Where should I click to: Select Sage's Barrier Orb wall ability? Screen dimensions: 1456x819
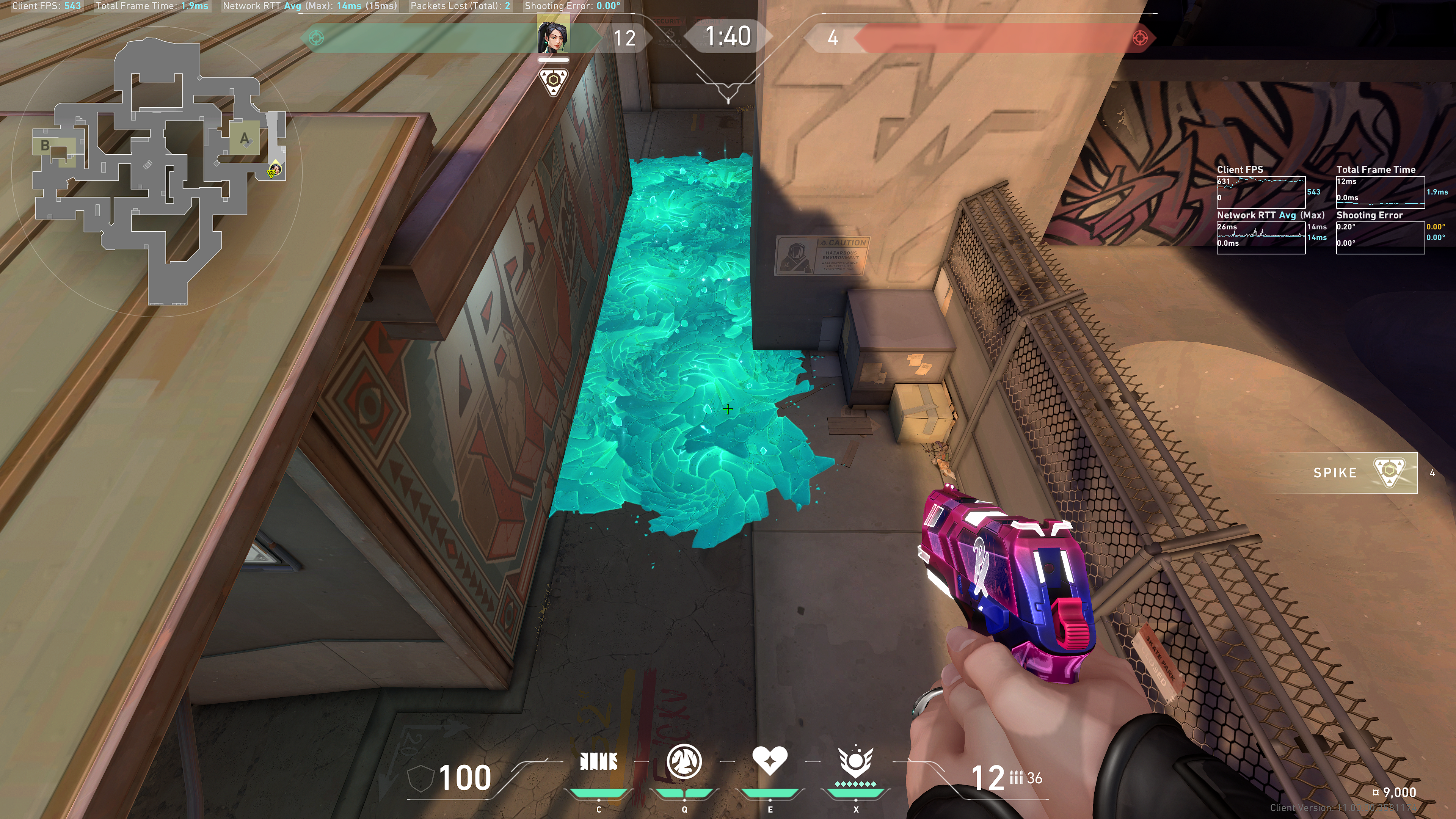click(599, 762)
